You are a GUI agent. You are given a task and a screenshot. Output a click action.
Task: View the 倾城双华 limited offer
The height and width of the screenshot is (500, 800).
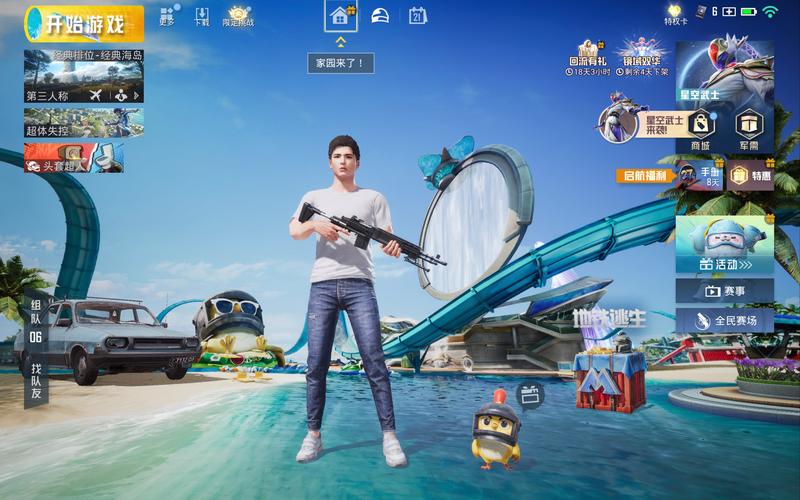click(642, 57)
